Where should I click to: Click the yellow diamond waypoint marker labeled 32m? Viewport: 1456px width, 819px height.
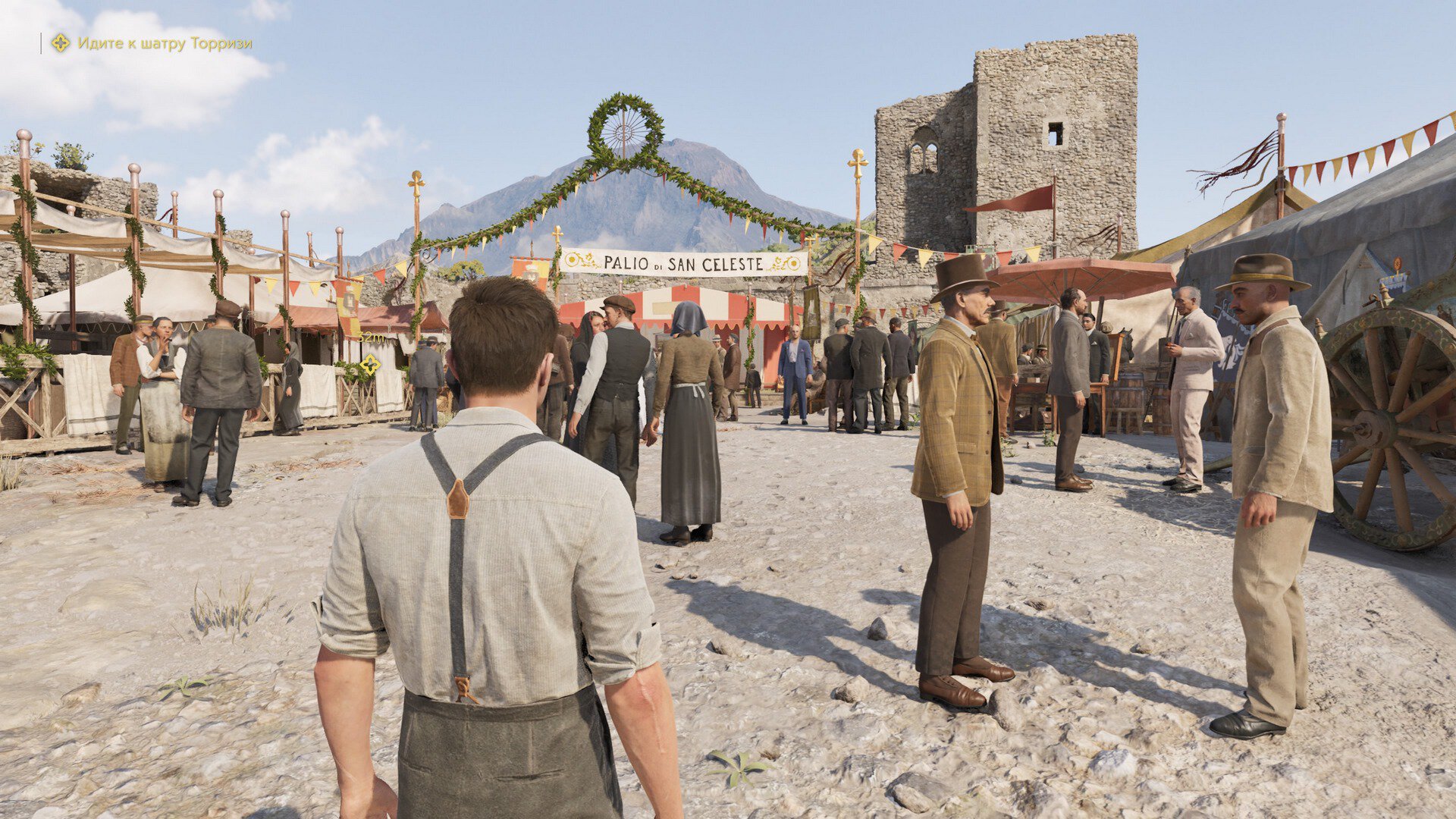(x=369, y=364)
